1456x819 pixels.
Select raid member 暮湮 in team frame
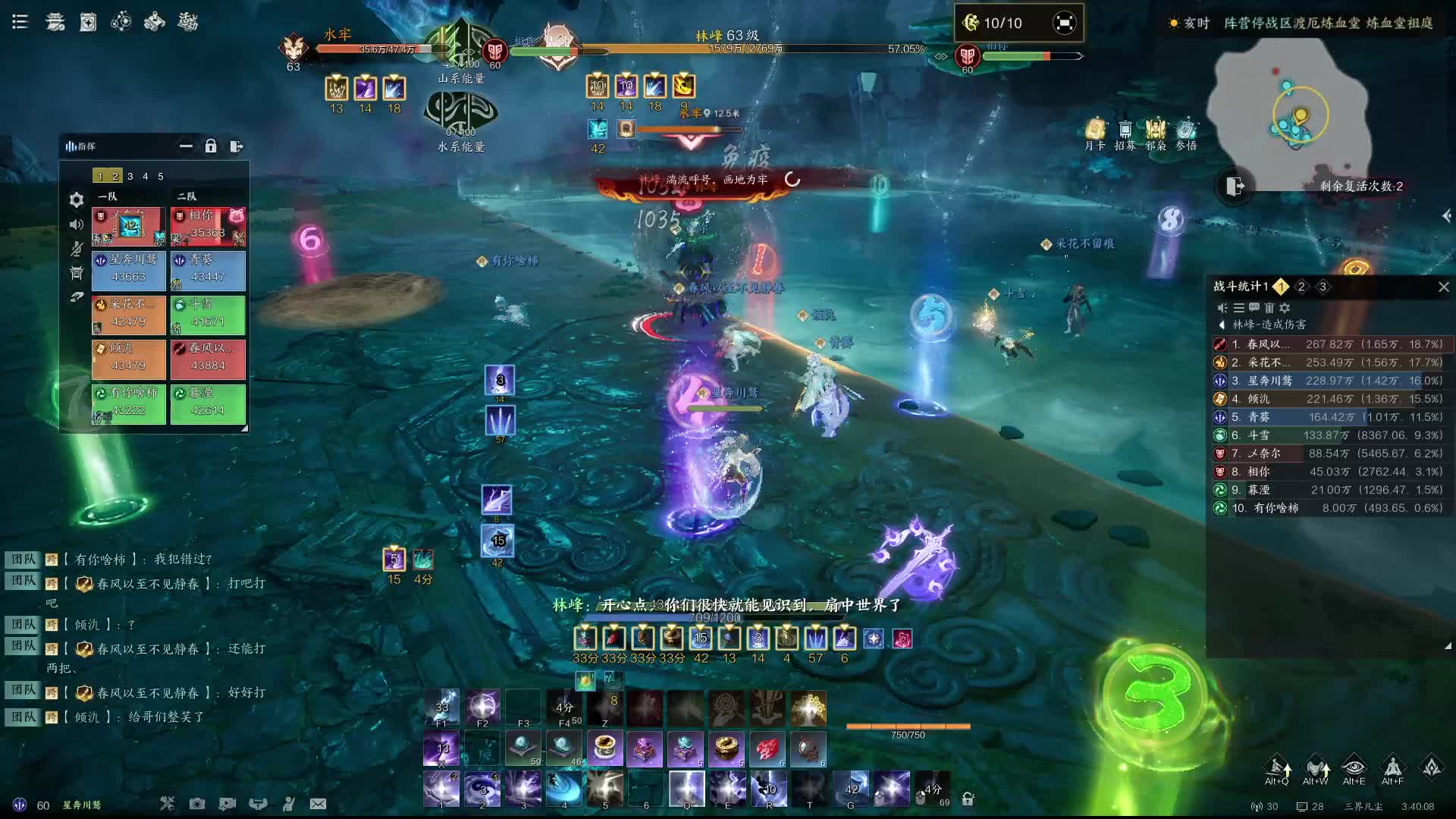click(208, 402)
